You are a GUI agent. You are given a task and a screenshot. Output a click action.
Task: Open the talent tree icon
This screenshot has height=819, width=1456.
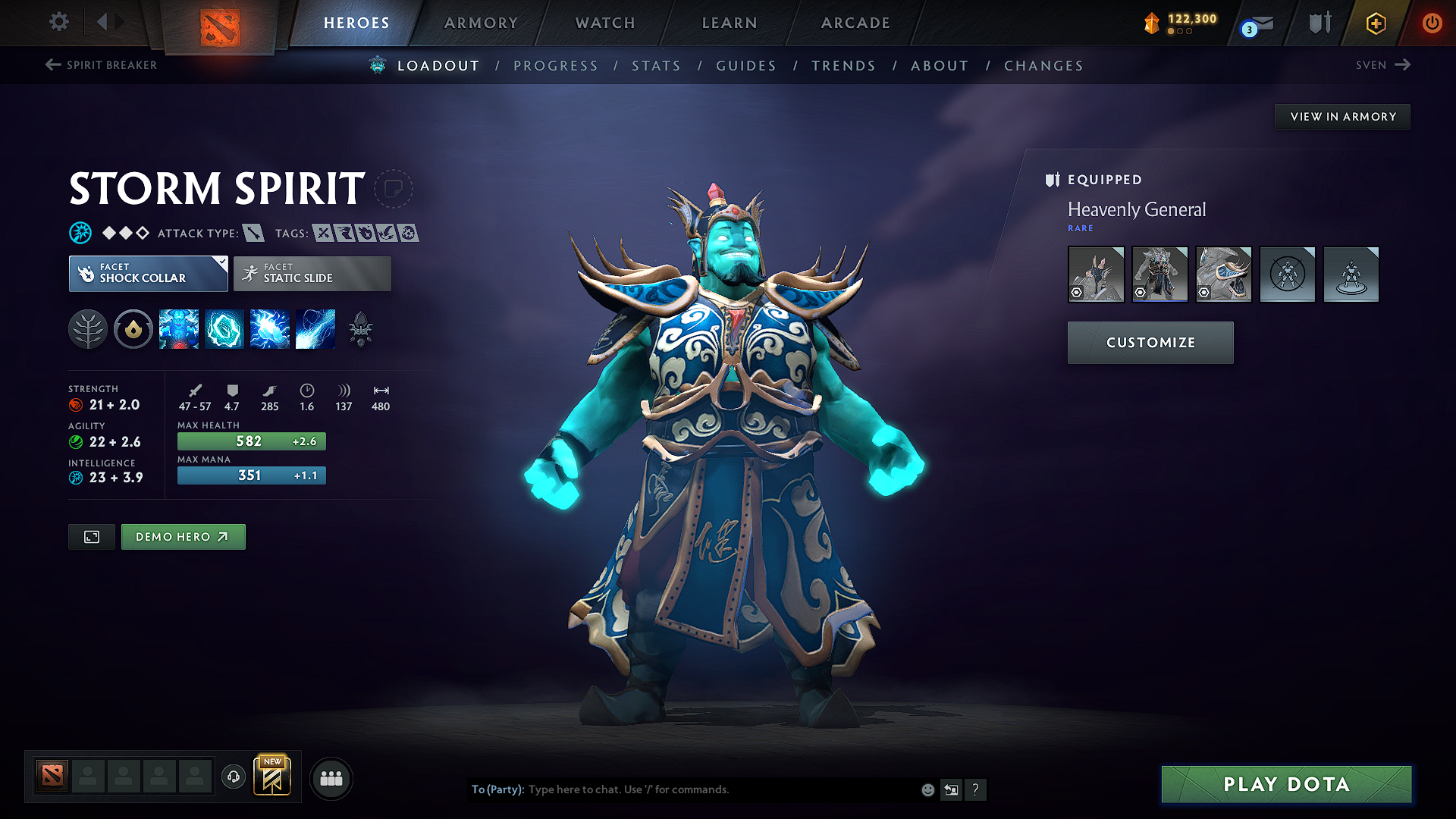click(x=88, y=329)
